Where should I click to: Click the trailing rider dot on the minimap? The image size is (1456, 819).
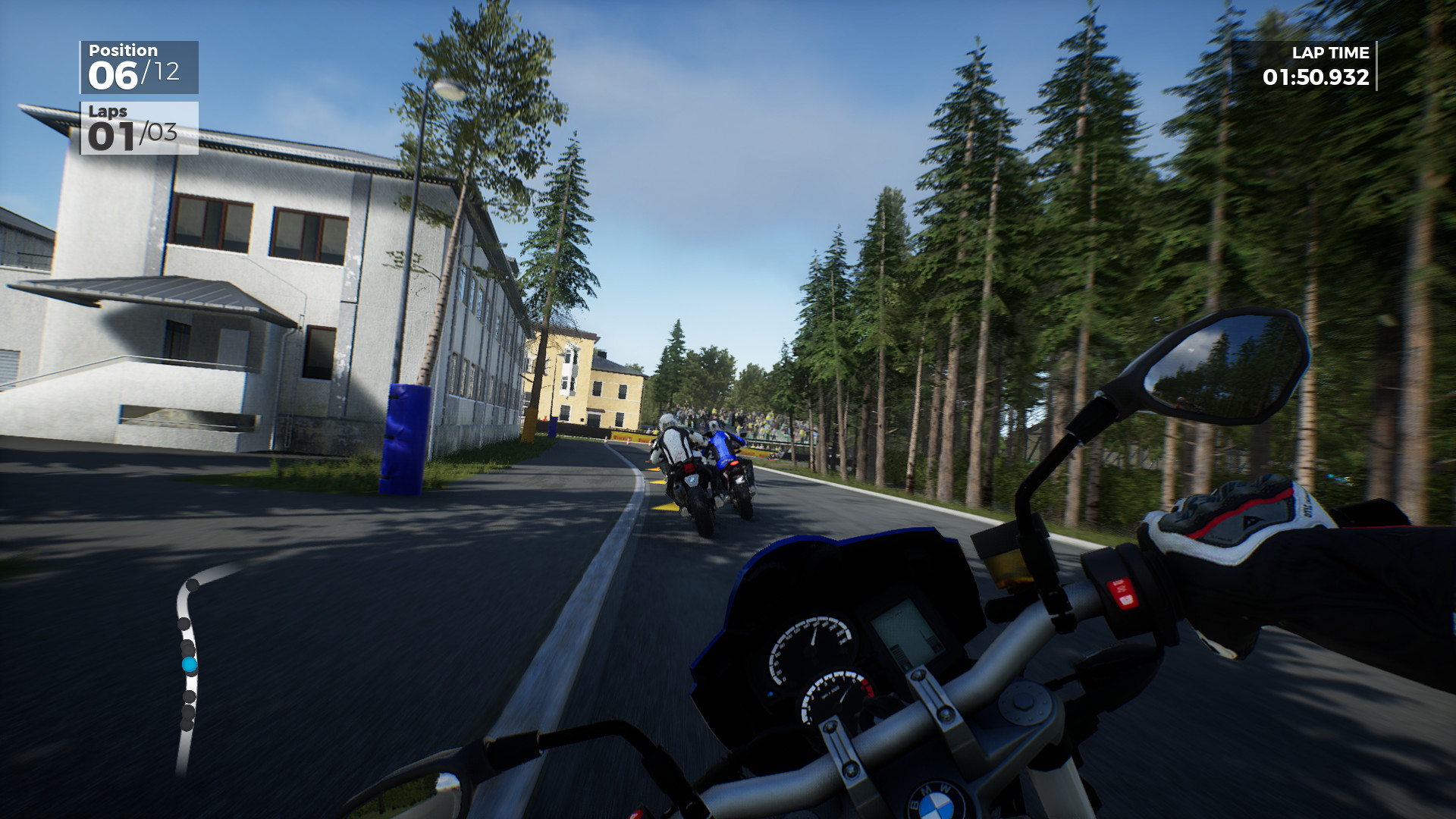click(x=187, y=723)
